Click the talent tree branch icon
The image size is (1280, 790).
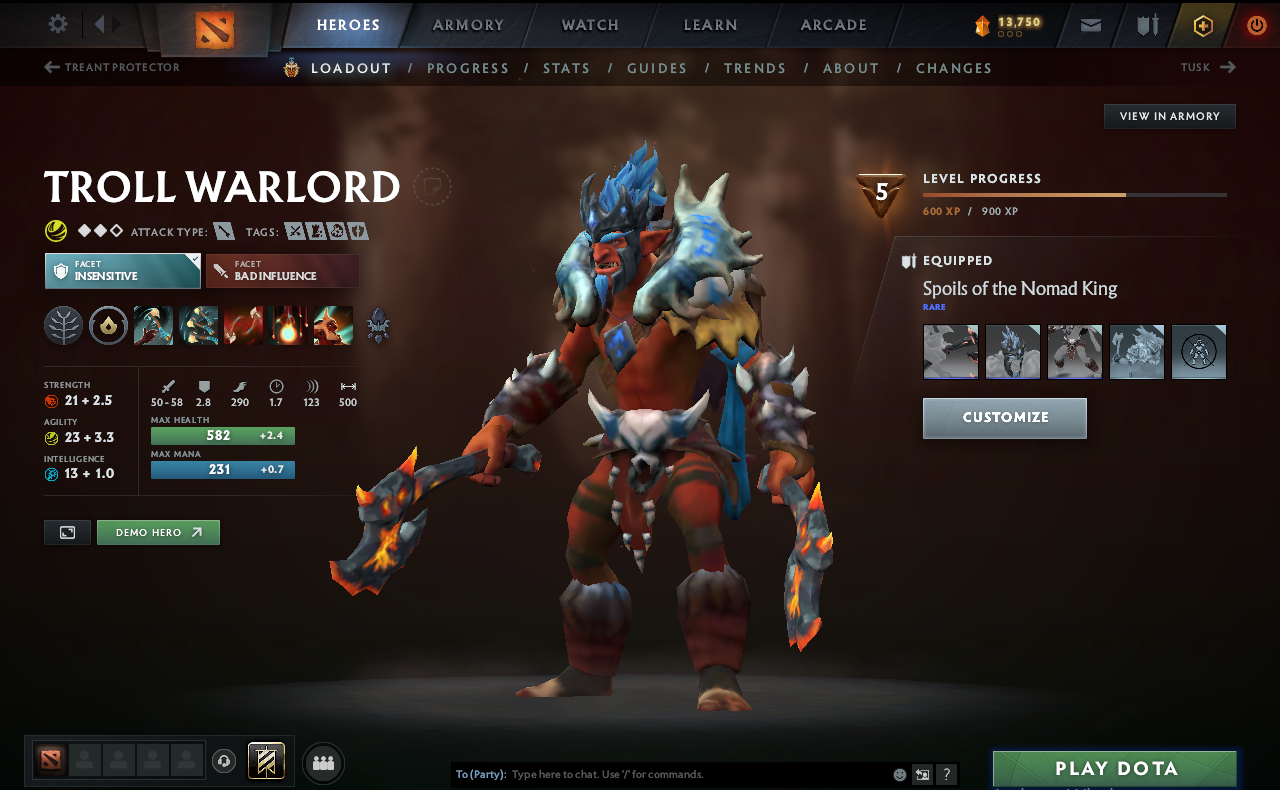click(63, 325)
